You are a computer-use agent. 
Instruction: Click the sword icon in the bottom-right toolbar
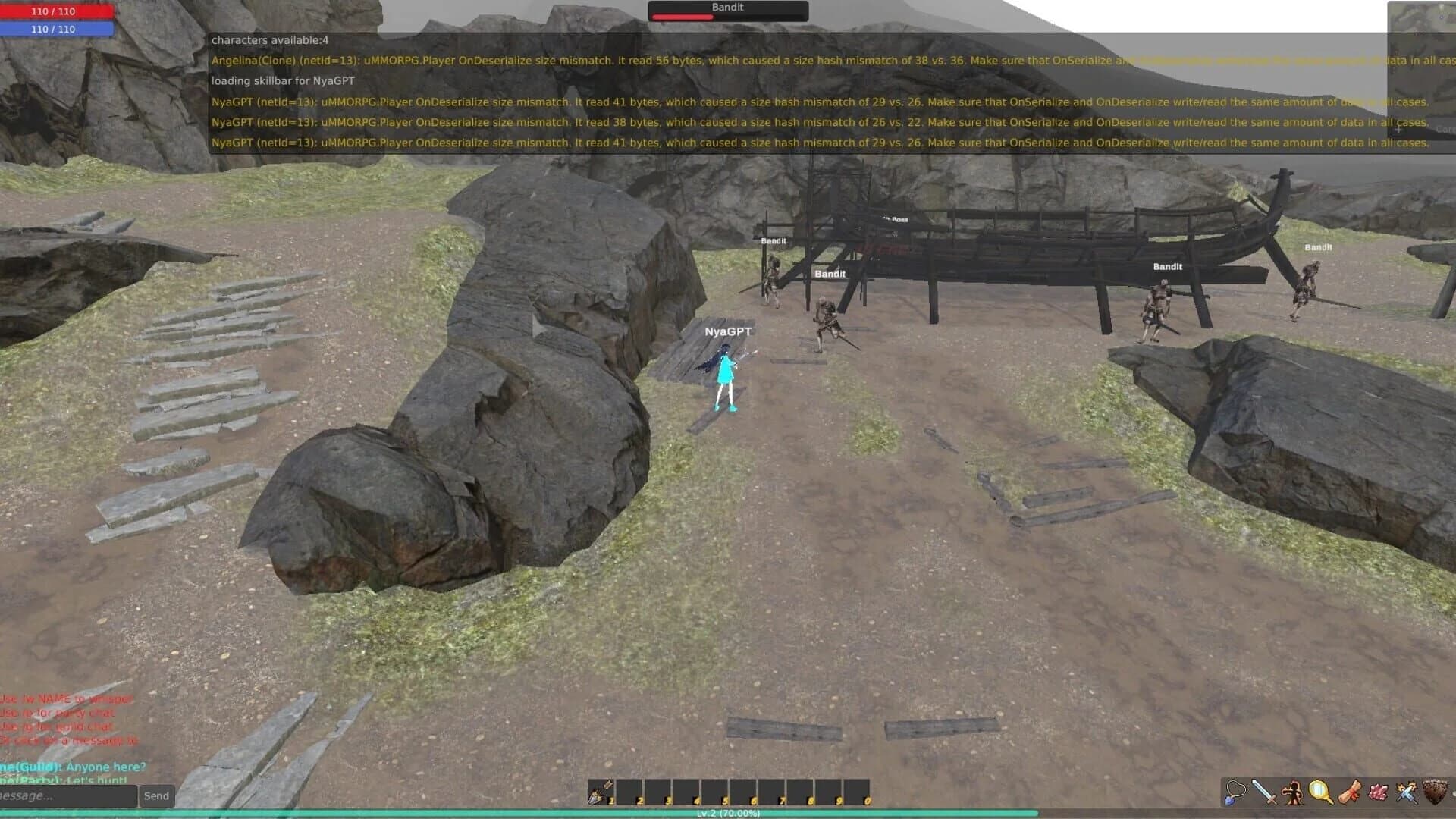1263,792
